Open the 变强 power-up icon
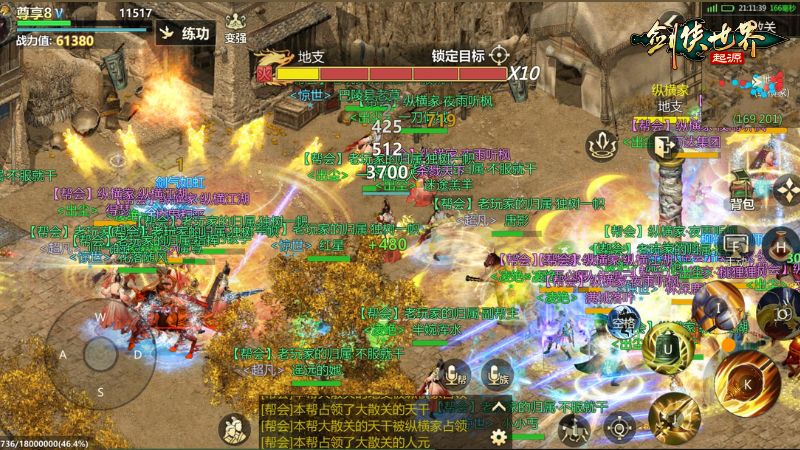This screenshot has height=450, width=800. pyautogui.click(x=235, y=27)
